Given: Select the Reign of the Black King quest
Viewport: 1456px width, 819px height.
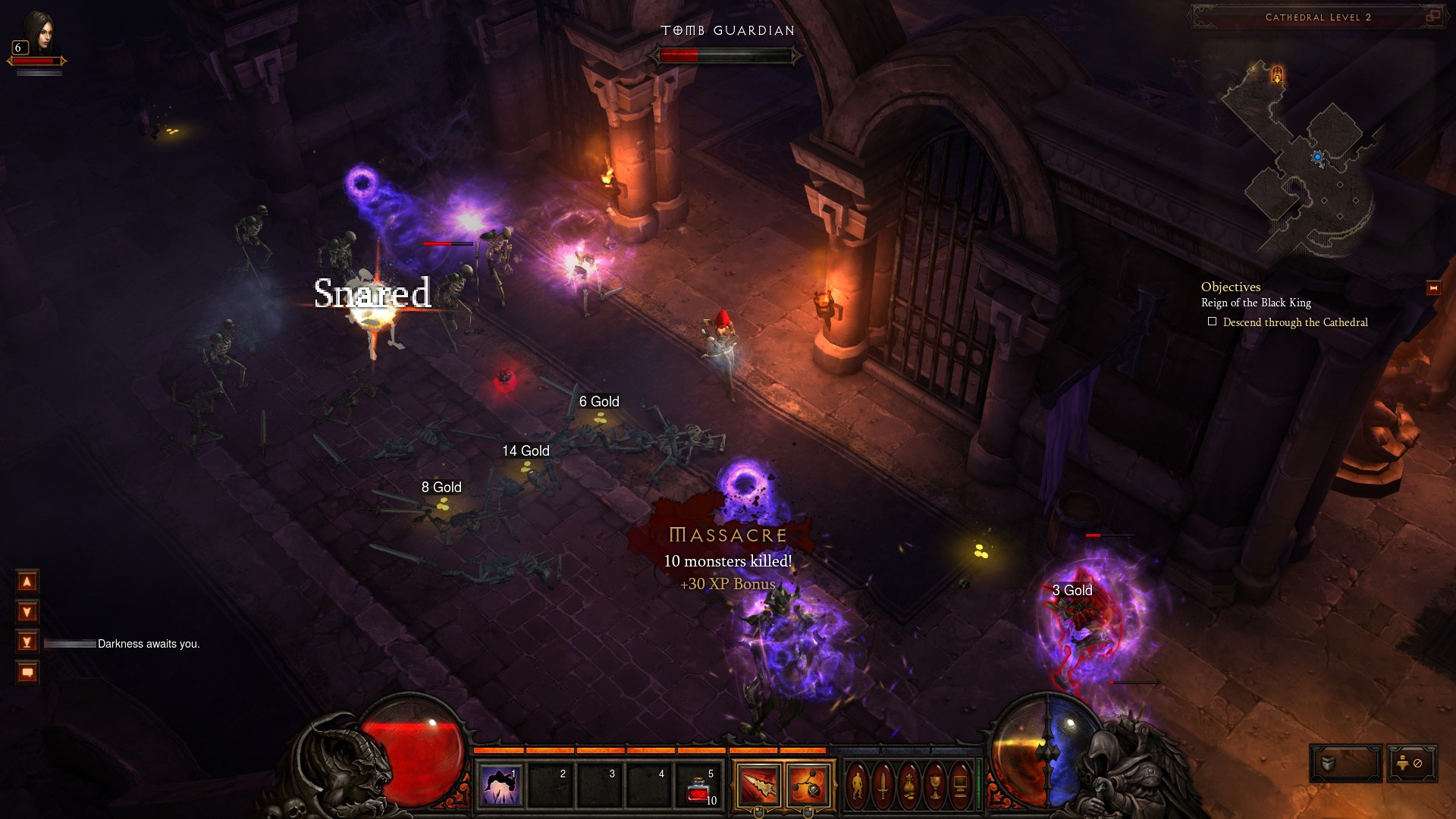Looking at the screenshot, I should 1256,303.
